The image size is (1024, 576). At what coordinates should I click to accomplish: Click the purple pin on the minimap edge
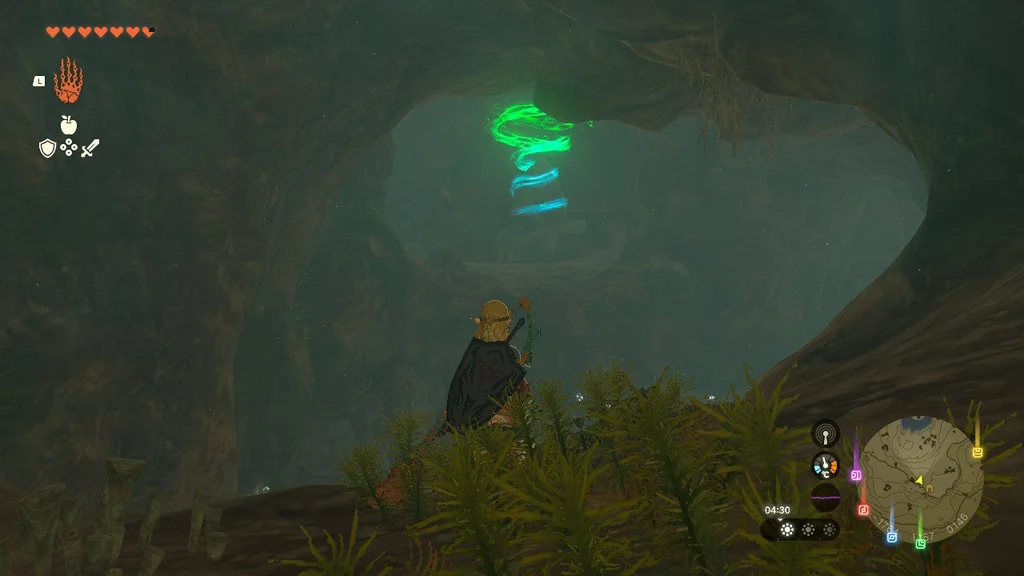[x=856, y=474]
